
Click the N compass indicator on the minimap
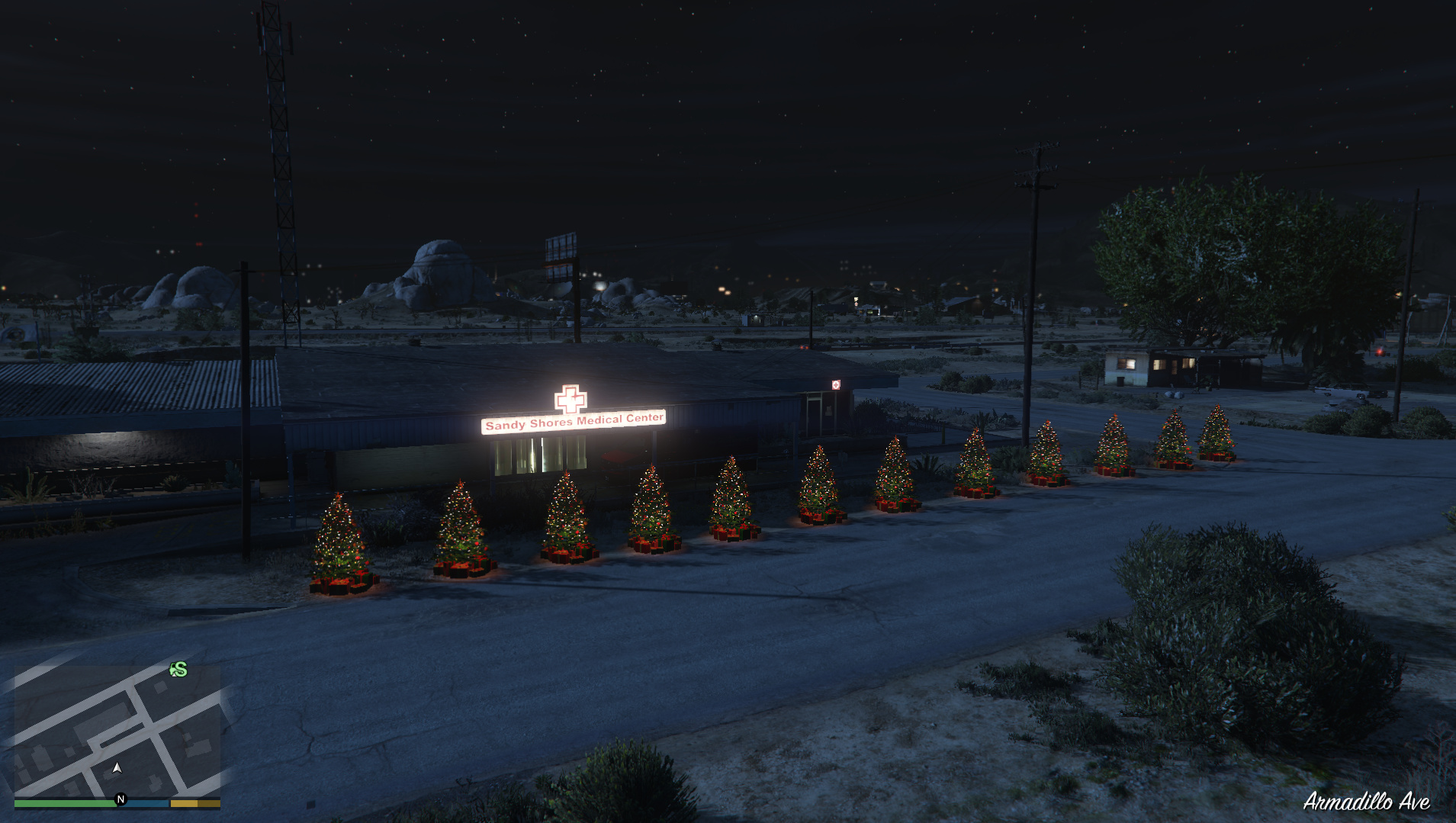121,799
